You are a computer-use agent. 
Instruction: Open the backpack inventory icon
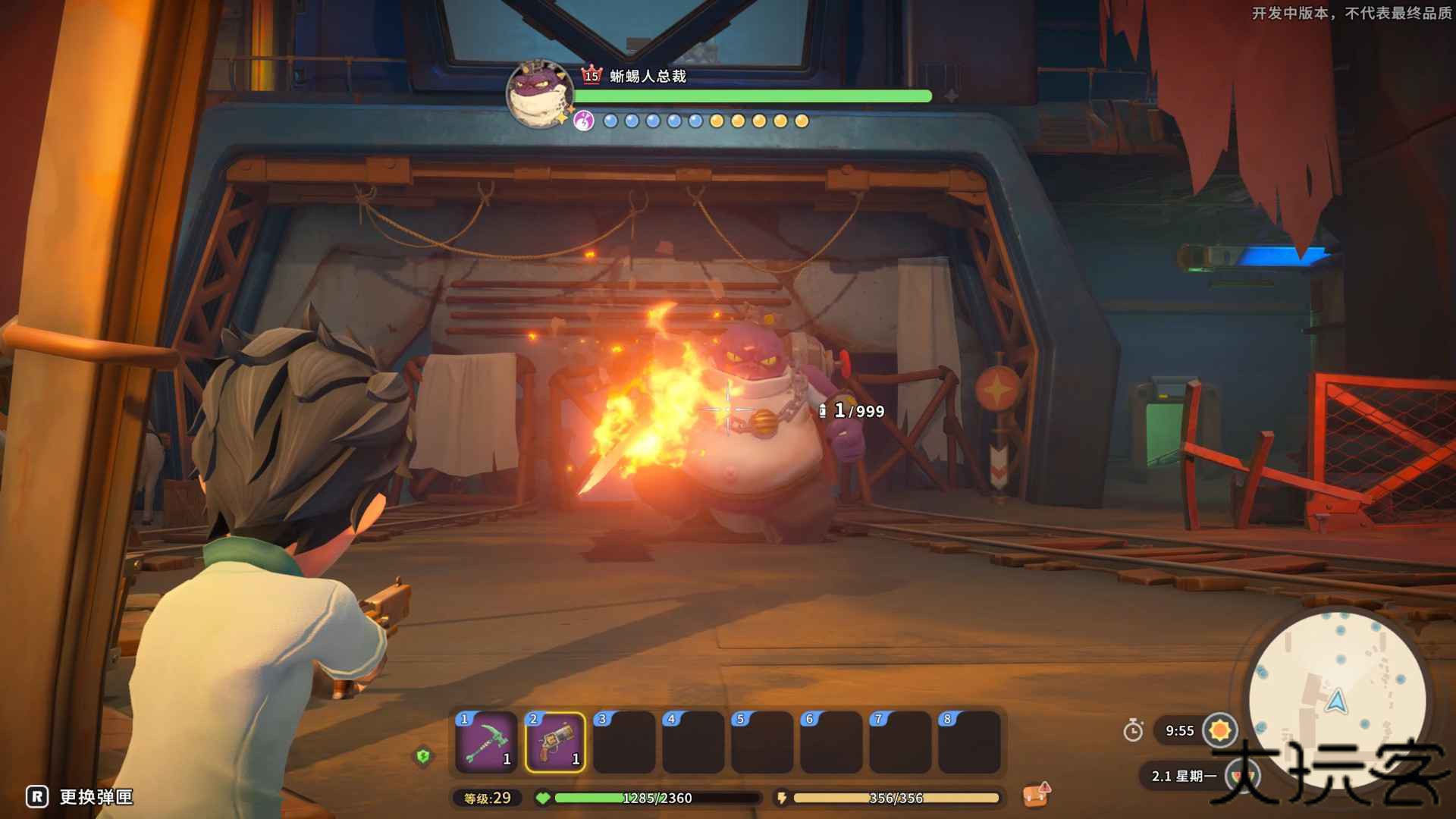1036,795
